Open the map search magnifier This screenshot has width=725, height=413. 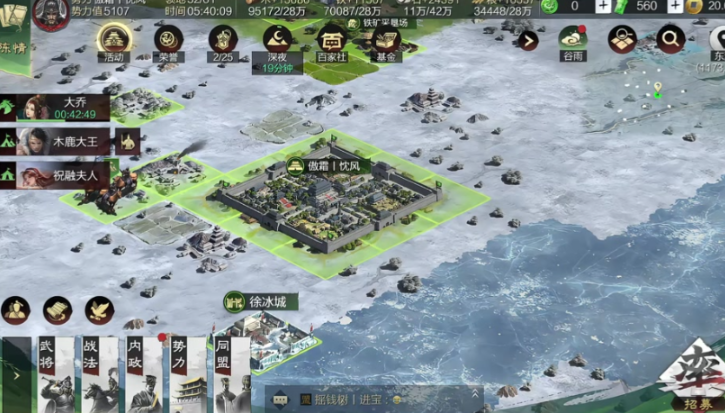click(x=670, y=40)
